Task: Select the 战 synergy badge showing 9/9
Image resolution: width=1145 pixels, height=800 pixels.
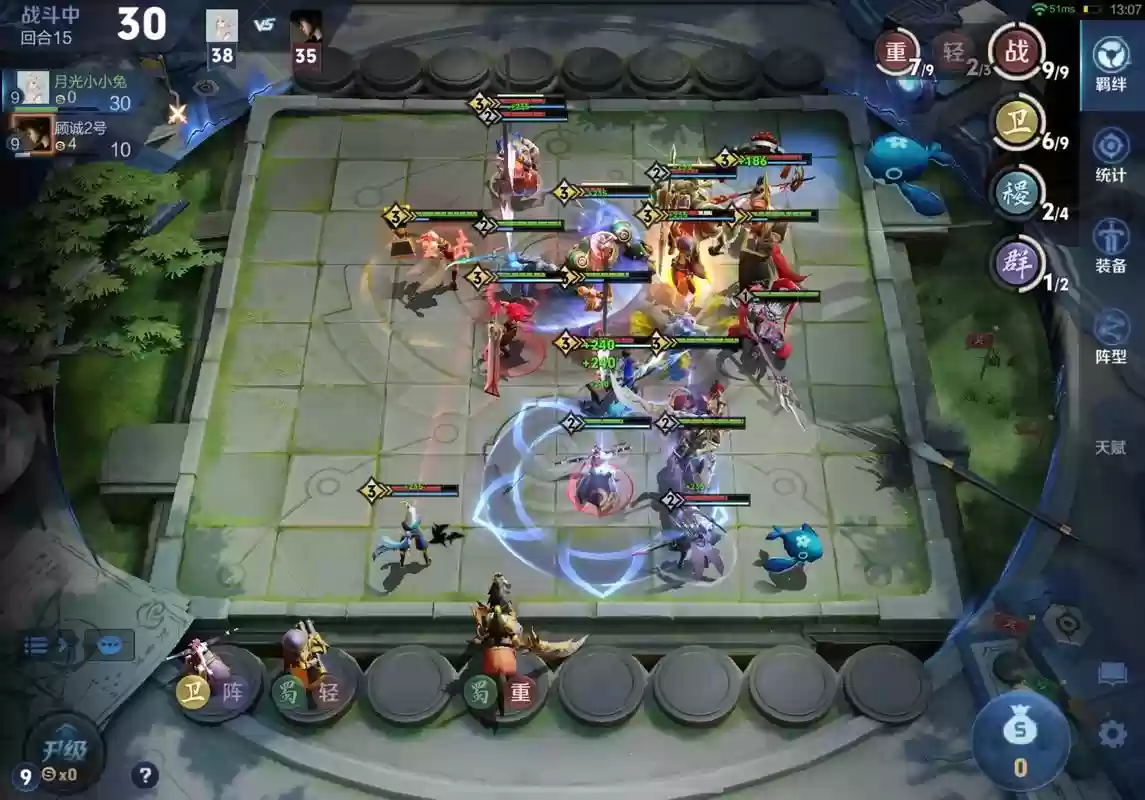Action: point(1016,52)
